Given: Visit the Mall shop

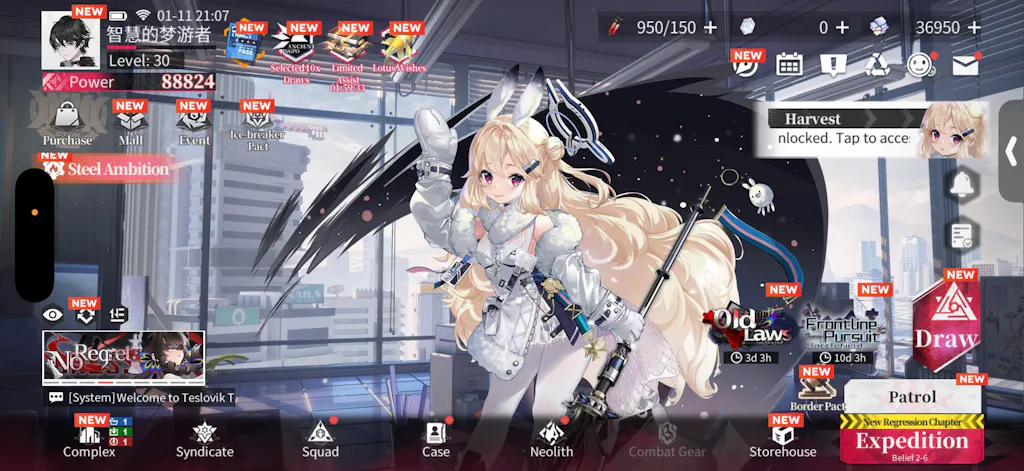Looking at the screenshot, I should 130,124.
